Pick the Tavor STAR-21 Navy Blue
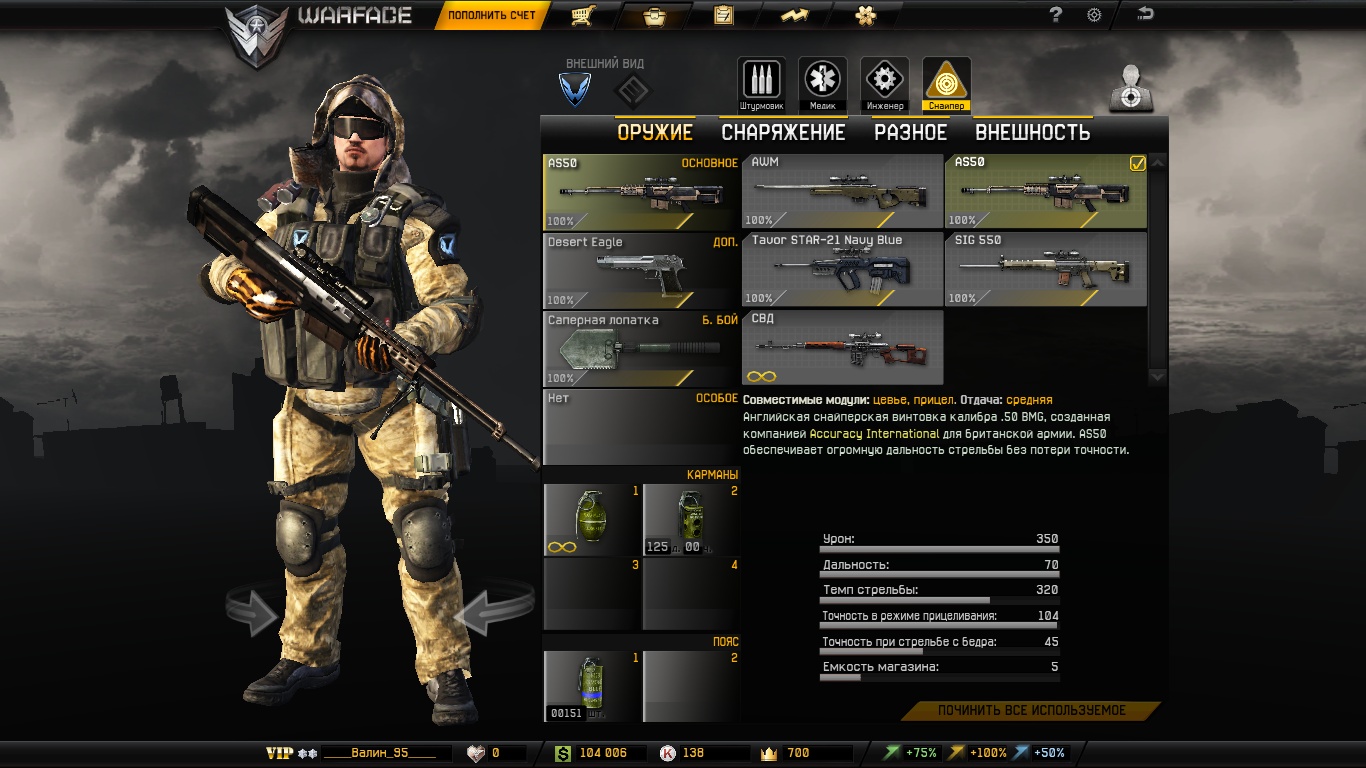Image resolution: width=1366 pixels, height=768 pixels. click(842, 269)
